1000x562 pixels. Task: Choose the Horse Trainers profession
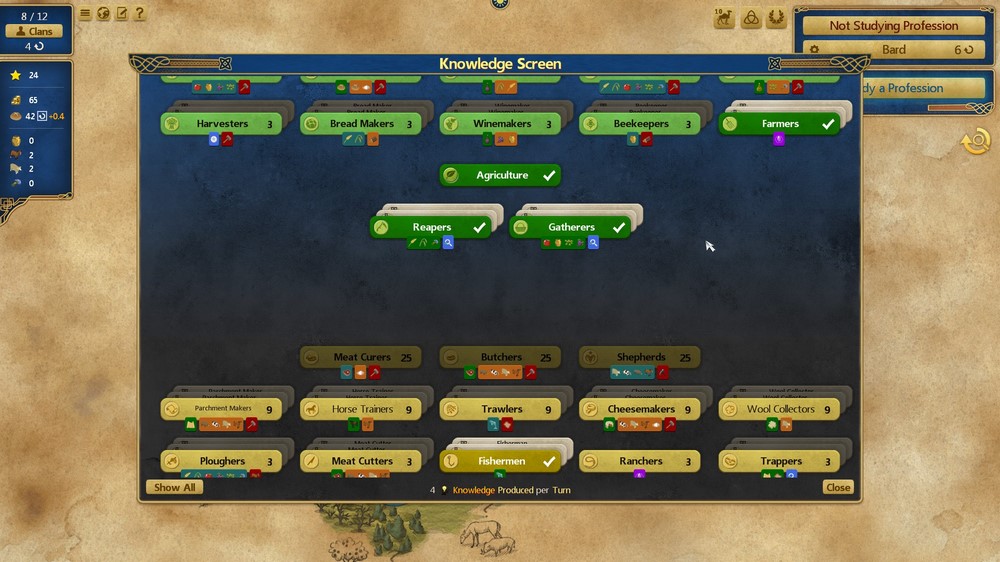[x=361, y=410]
